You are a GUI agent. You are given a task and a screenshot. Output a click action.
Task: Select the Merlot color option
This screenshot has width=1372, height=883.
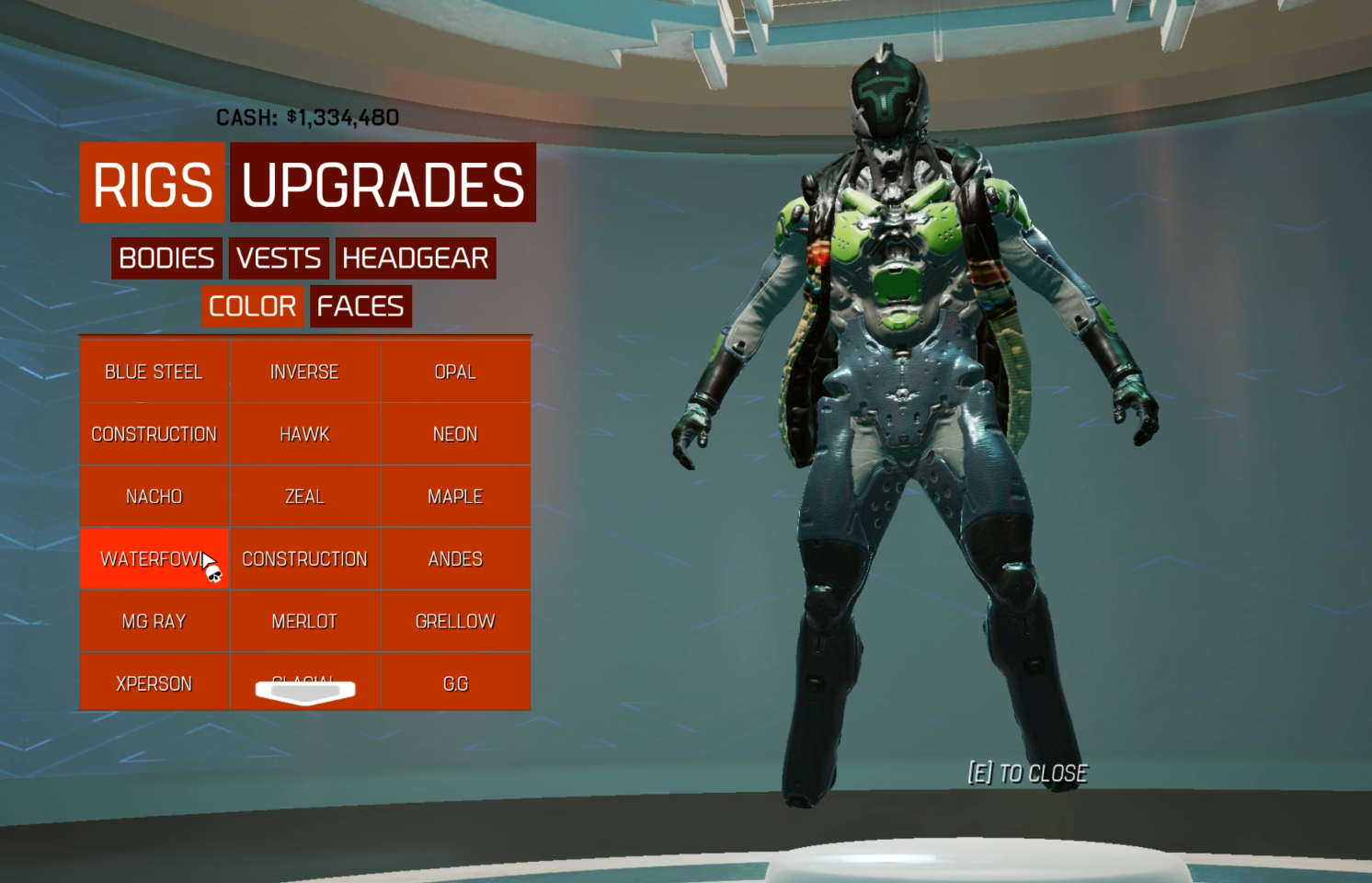coord(304,622)
